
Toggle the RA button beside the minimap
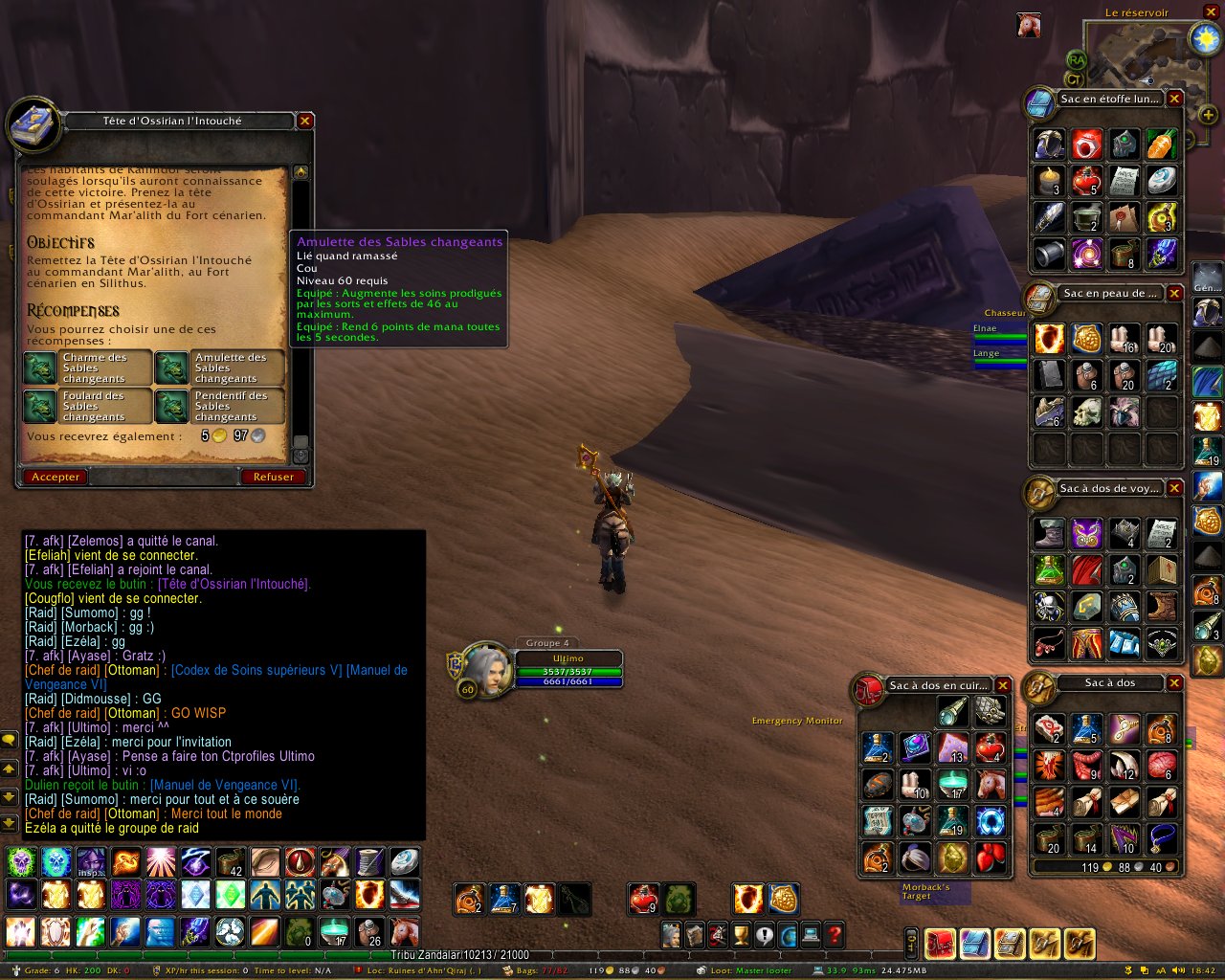point(1076,60)
